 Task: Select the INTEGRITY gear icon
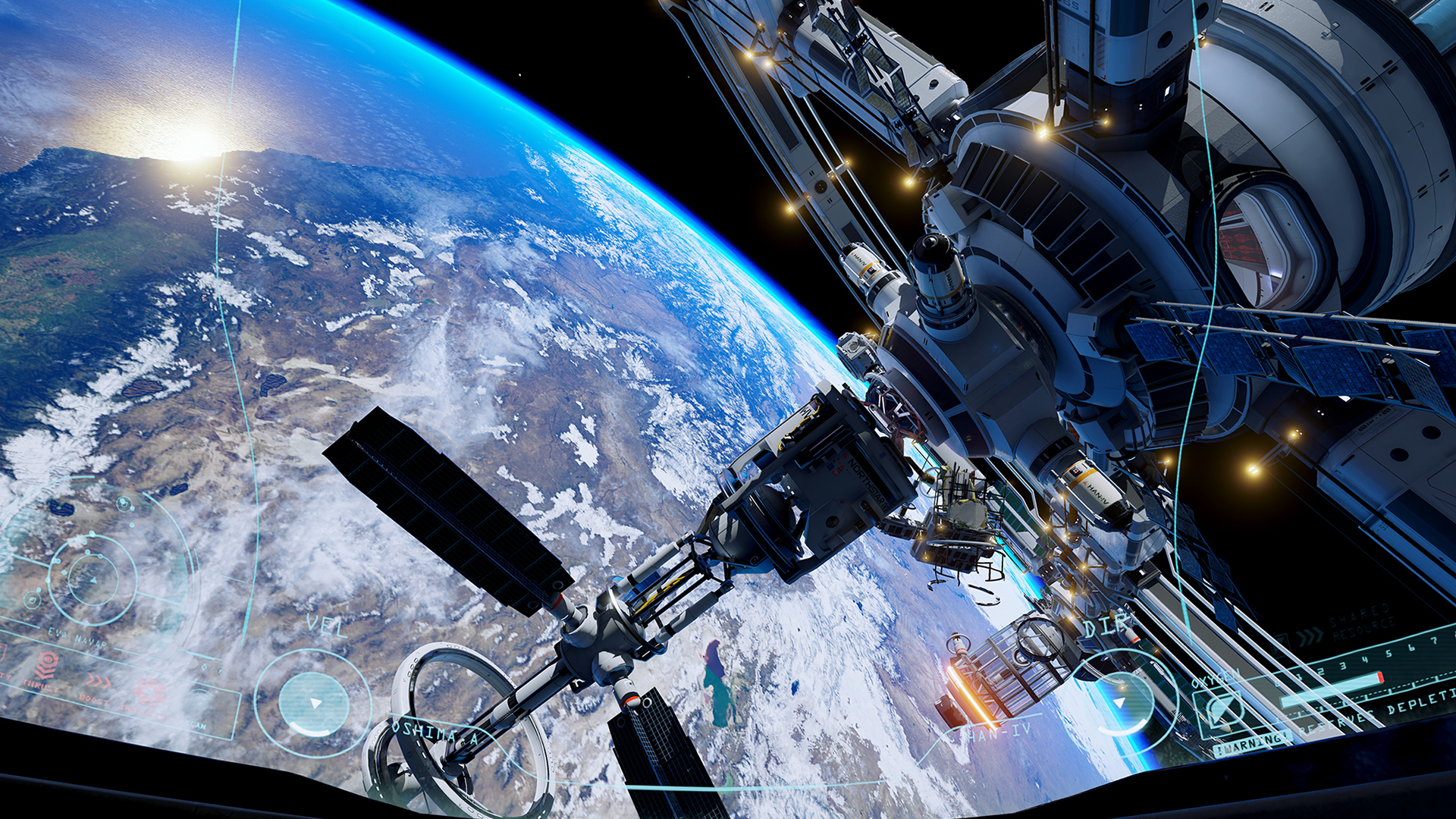[x=149, y=692]
